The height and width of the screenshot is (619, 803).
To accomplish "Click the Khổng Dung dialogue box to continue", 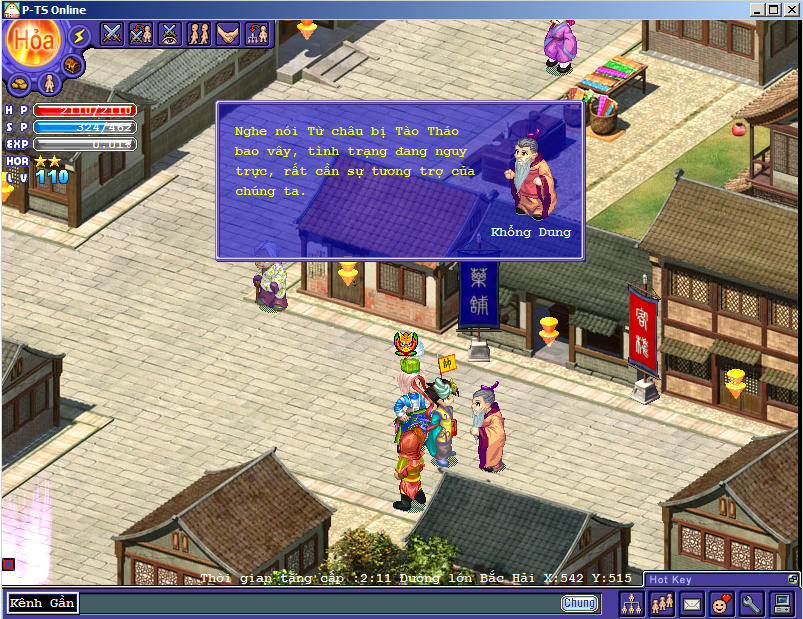I will (400, 180).
